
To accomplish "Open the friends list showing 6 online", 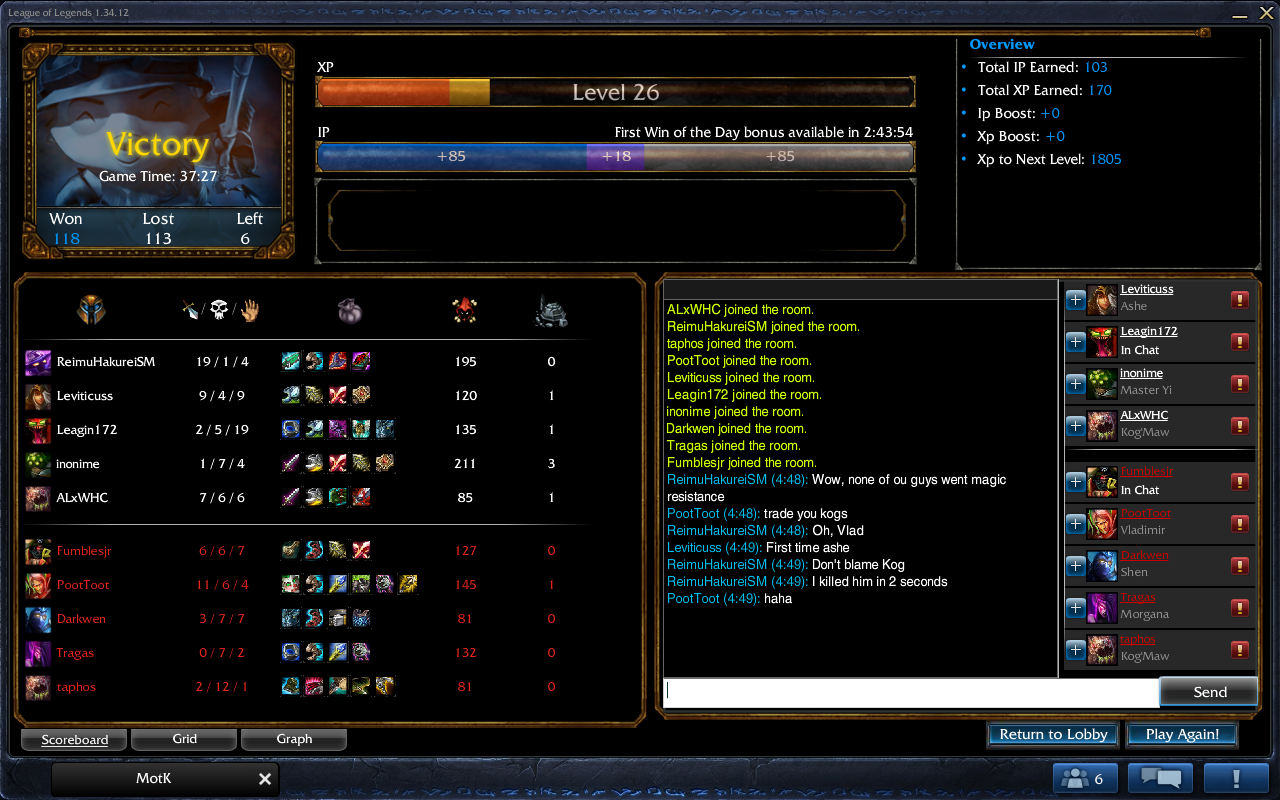I will tap(1085, 779).
